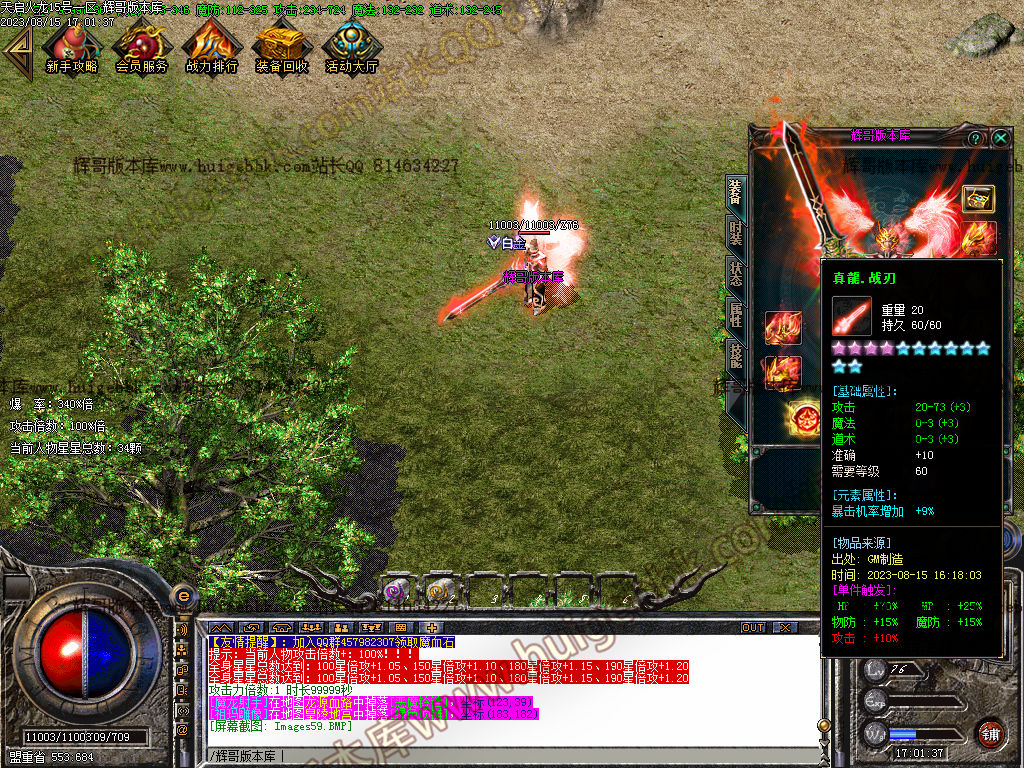Viewport: 1024px width, 768px height.
Task: Open the 会员服务 member services
Action: [141, 47]
